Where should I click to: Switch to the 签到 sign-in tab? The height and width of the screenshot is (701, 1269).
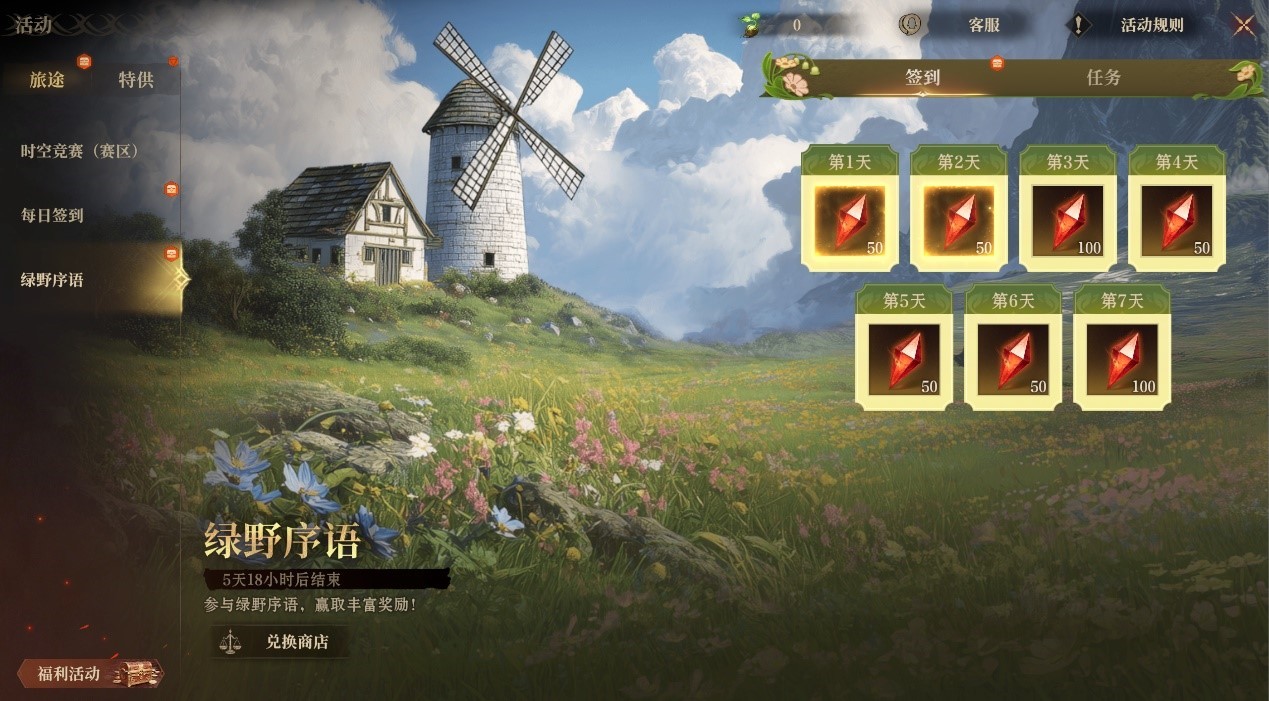click(922, 78)
